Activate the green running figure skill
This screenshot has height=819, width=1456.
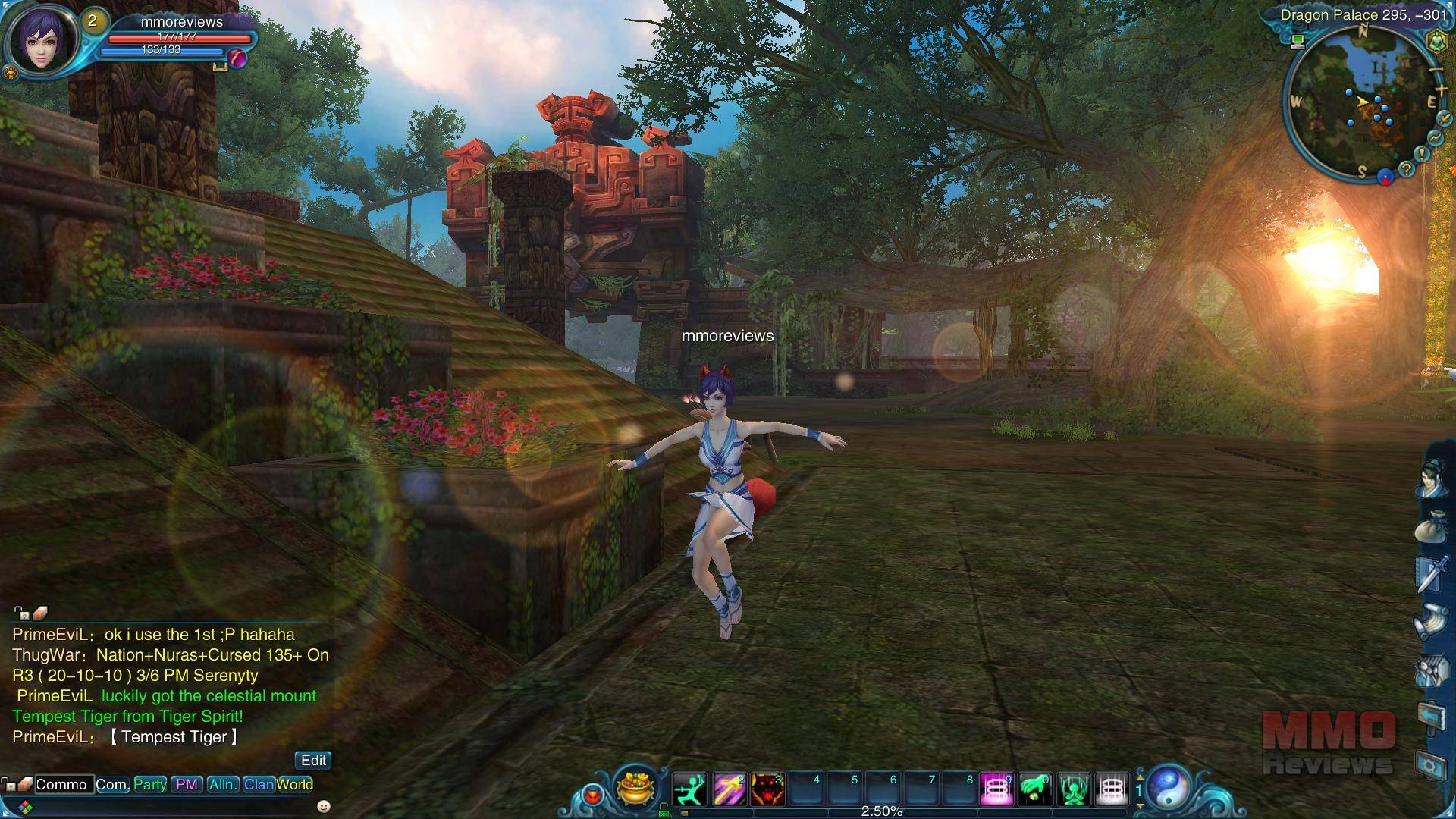689,789
